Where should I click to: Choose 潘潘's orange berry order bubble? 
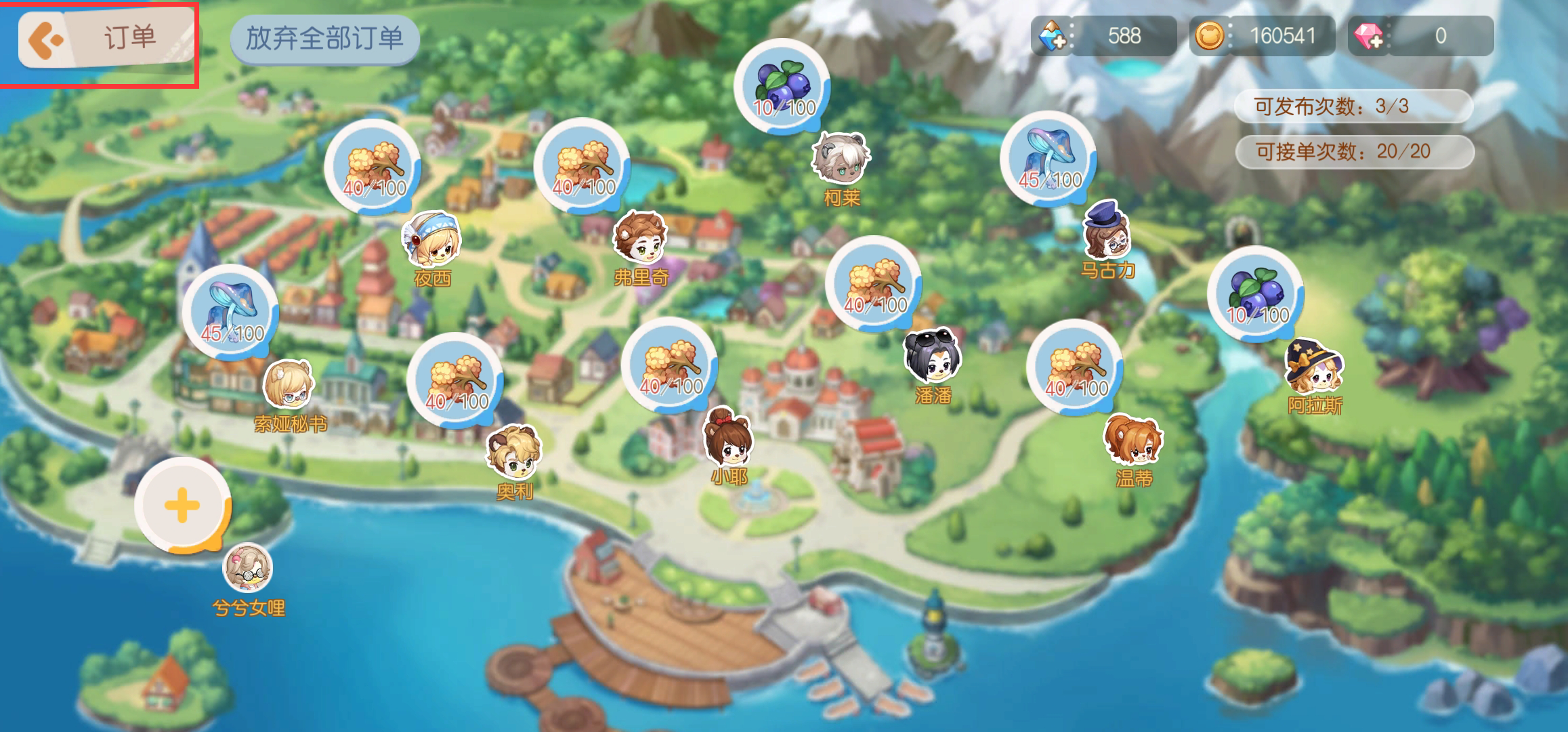click(x=873, y=284)
